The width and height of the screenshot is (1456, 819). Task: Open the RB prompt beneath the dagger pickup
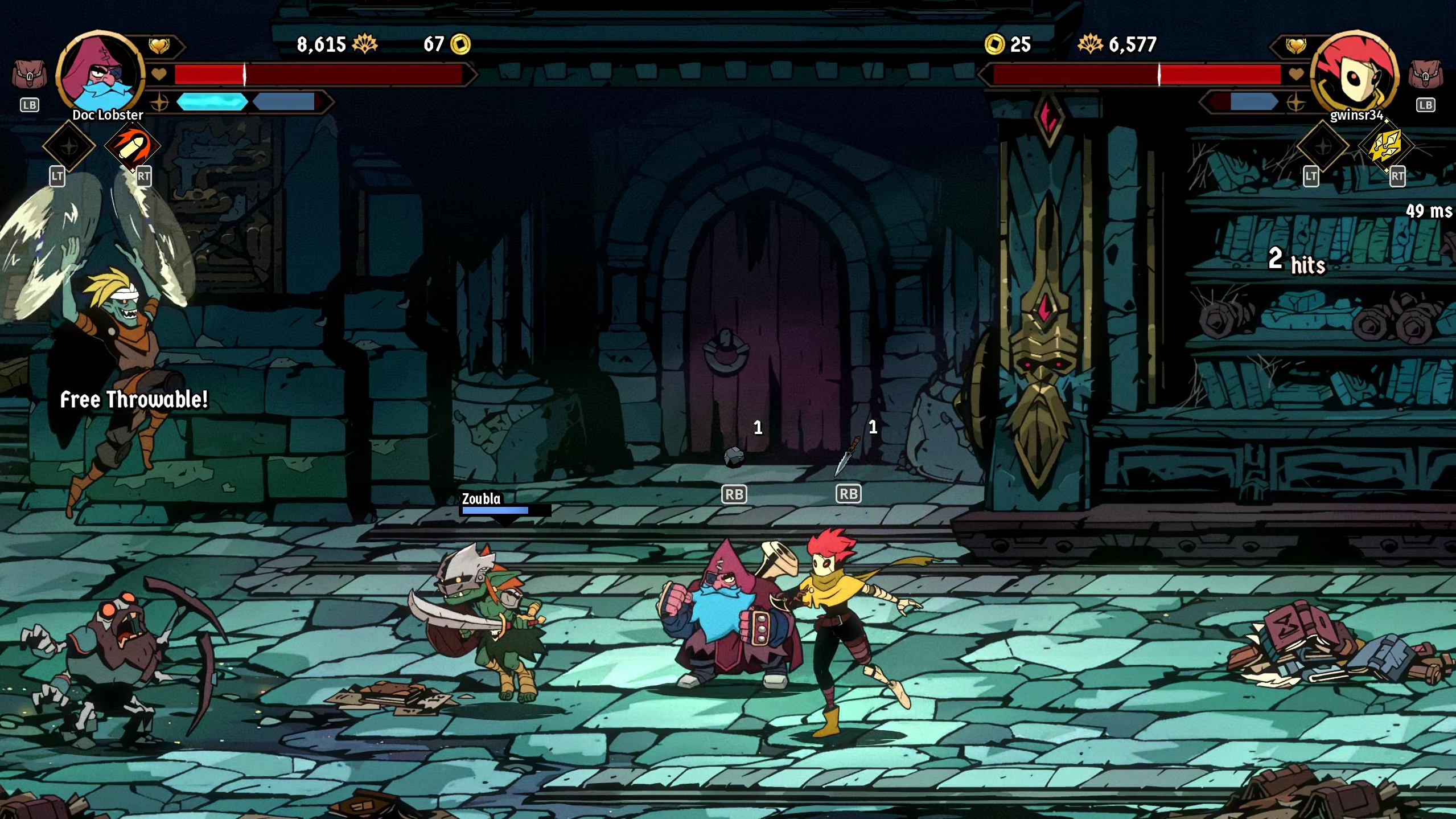click(x=848, y=494)
